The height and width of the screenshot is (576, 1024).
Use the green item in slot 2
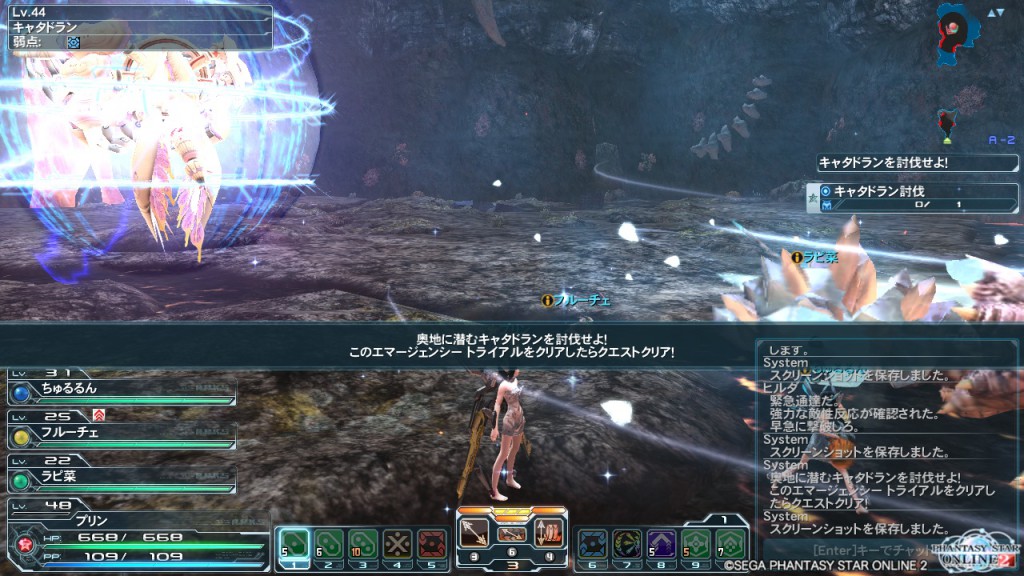[x=326, y=543]
